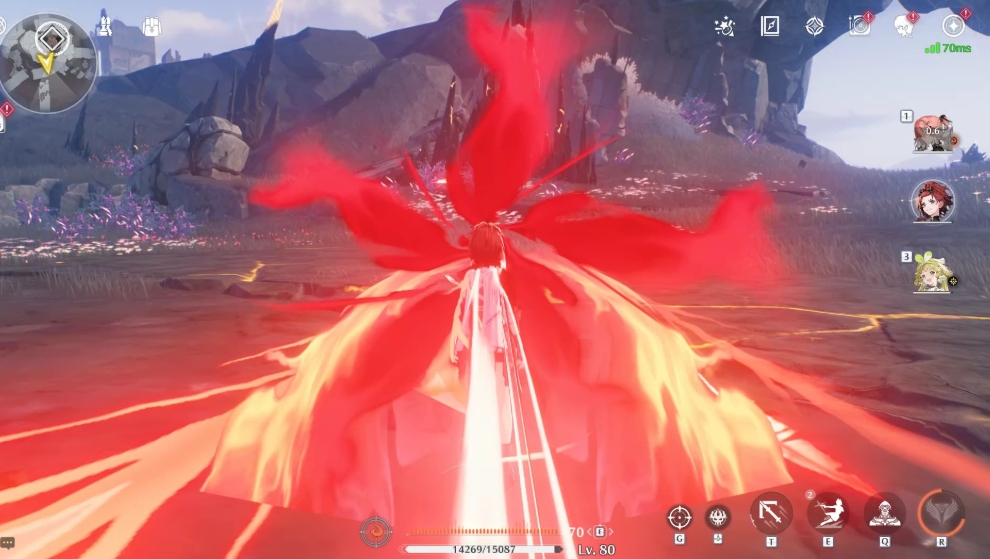
Task: Activate the crosshair aim ability
Action: (x=679, y=517)
